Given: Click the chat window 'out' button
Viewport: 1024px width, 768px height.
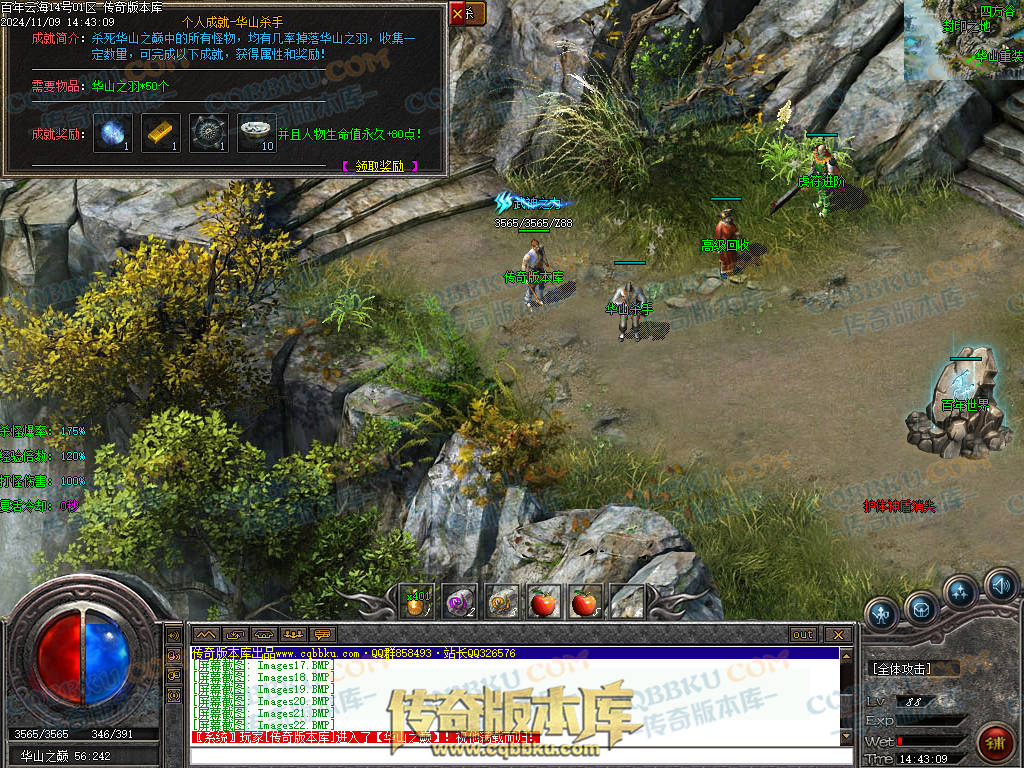Looking at the screenshot, I should pos(802,635).
